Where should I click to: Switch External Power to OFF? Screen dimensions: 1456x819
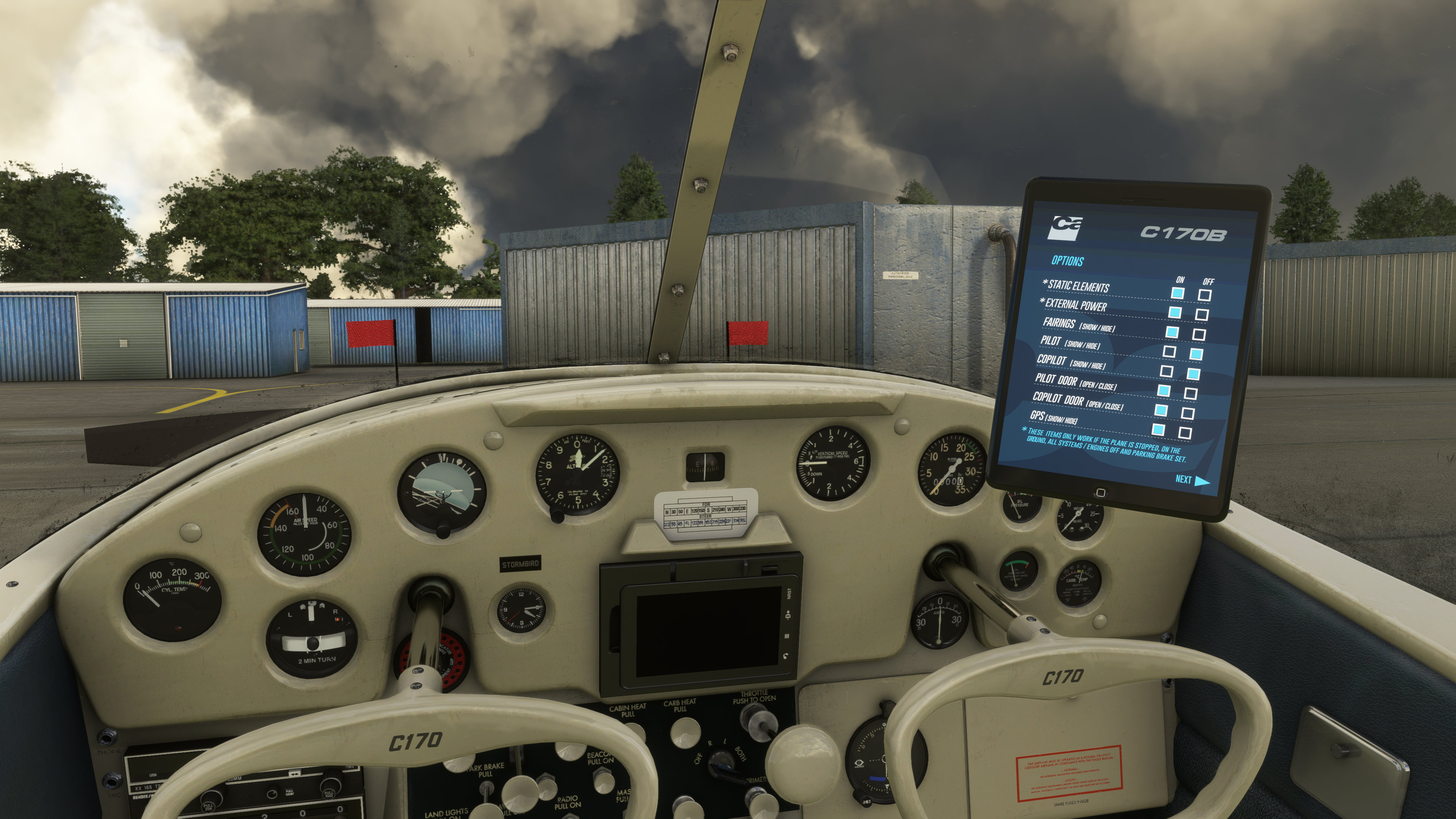1202,315
